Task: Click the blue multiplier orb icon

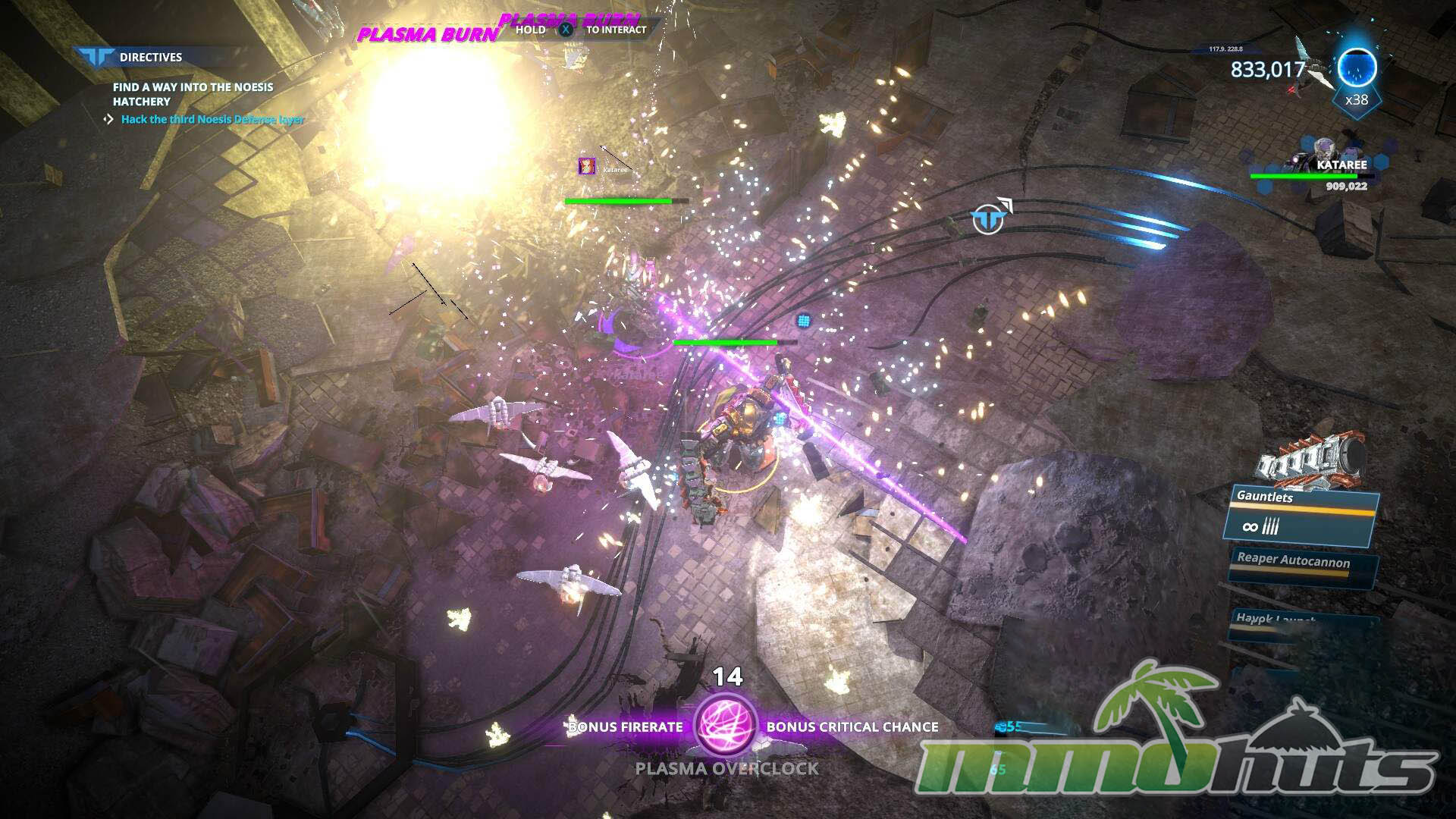Action: (x=1356, y=67)
